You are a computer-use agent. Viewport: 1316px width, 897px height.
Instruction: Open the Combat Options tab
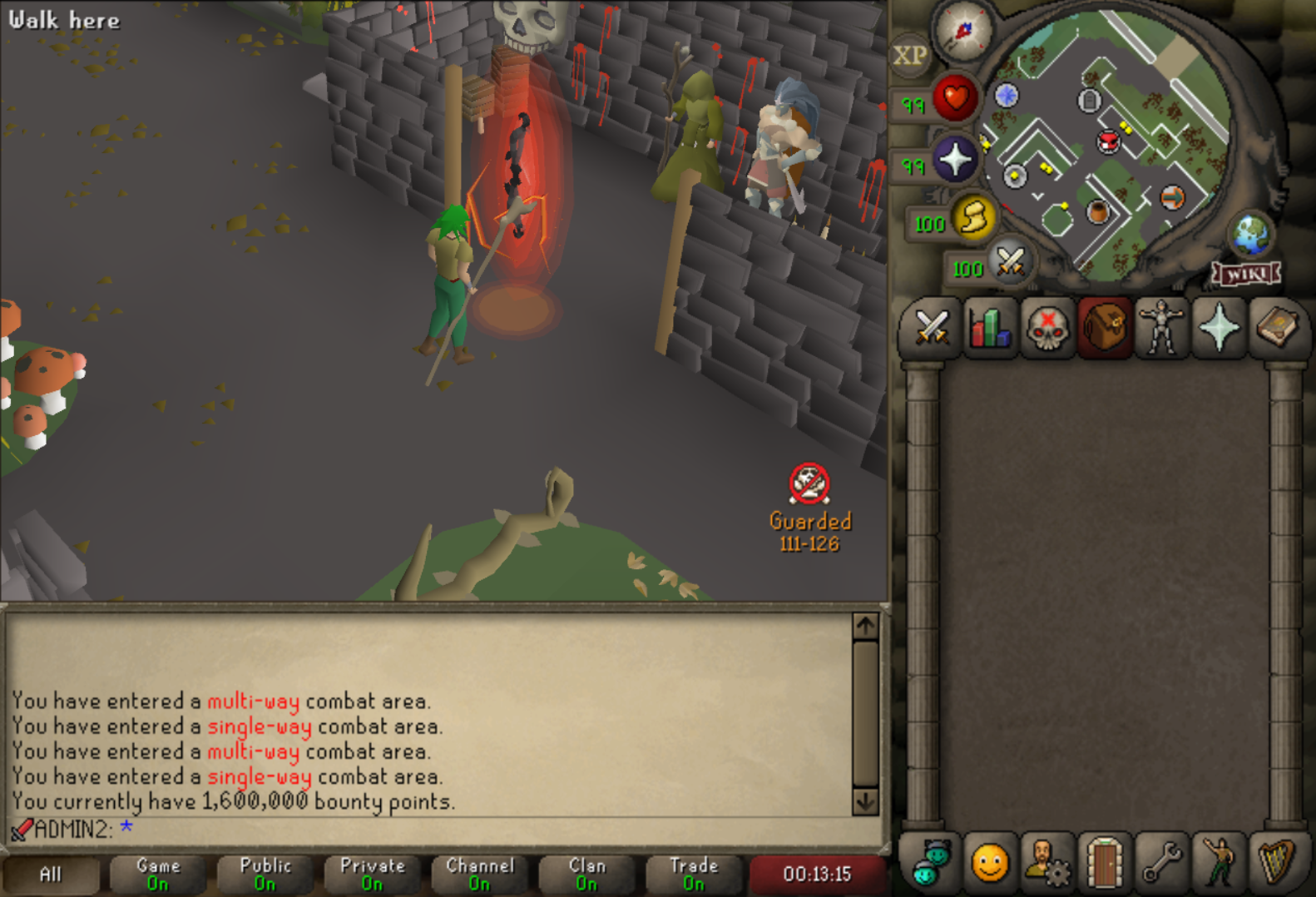click(932, 328)
